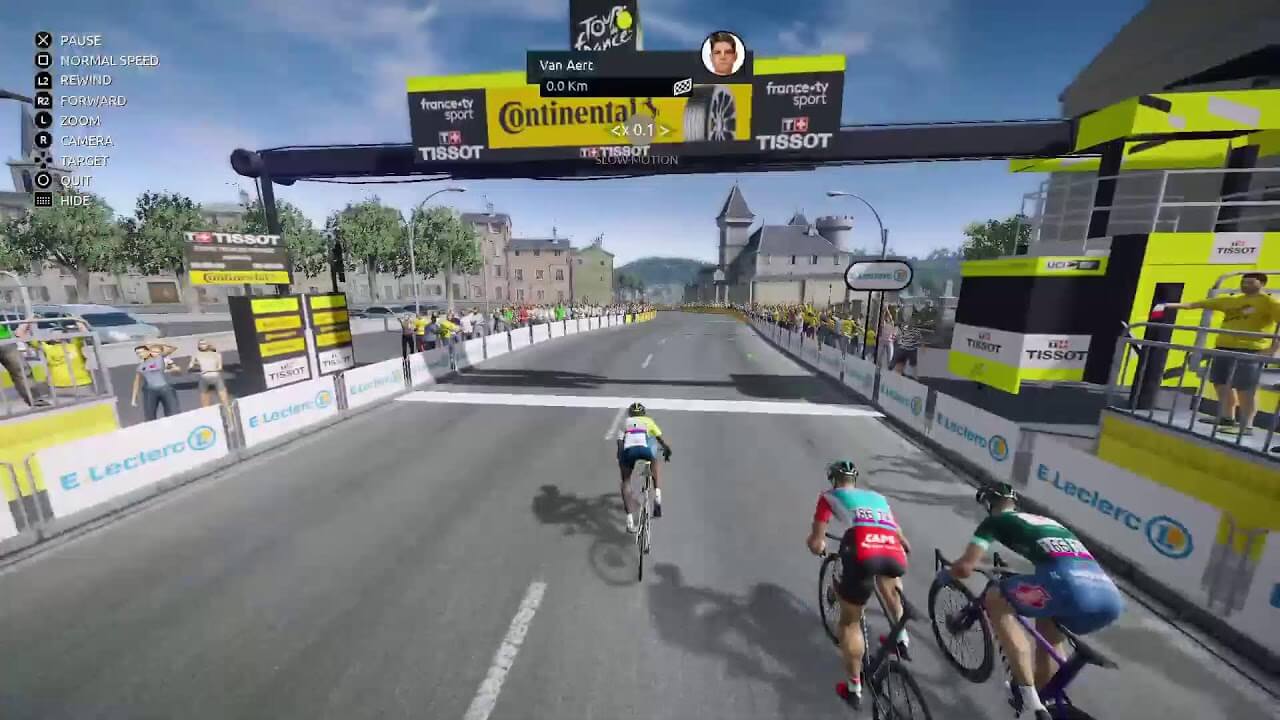Decrease replay speed with the left arrow
This screenshot has width=1280, height=720.
point(615,130)
